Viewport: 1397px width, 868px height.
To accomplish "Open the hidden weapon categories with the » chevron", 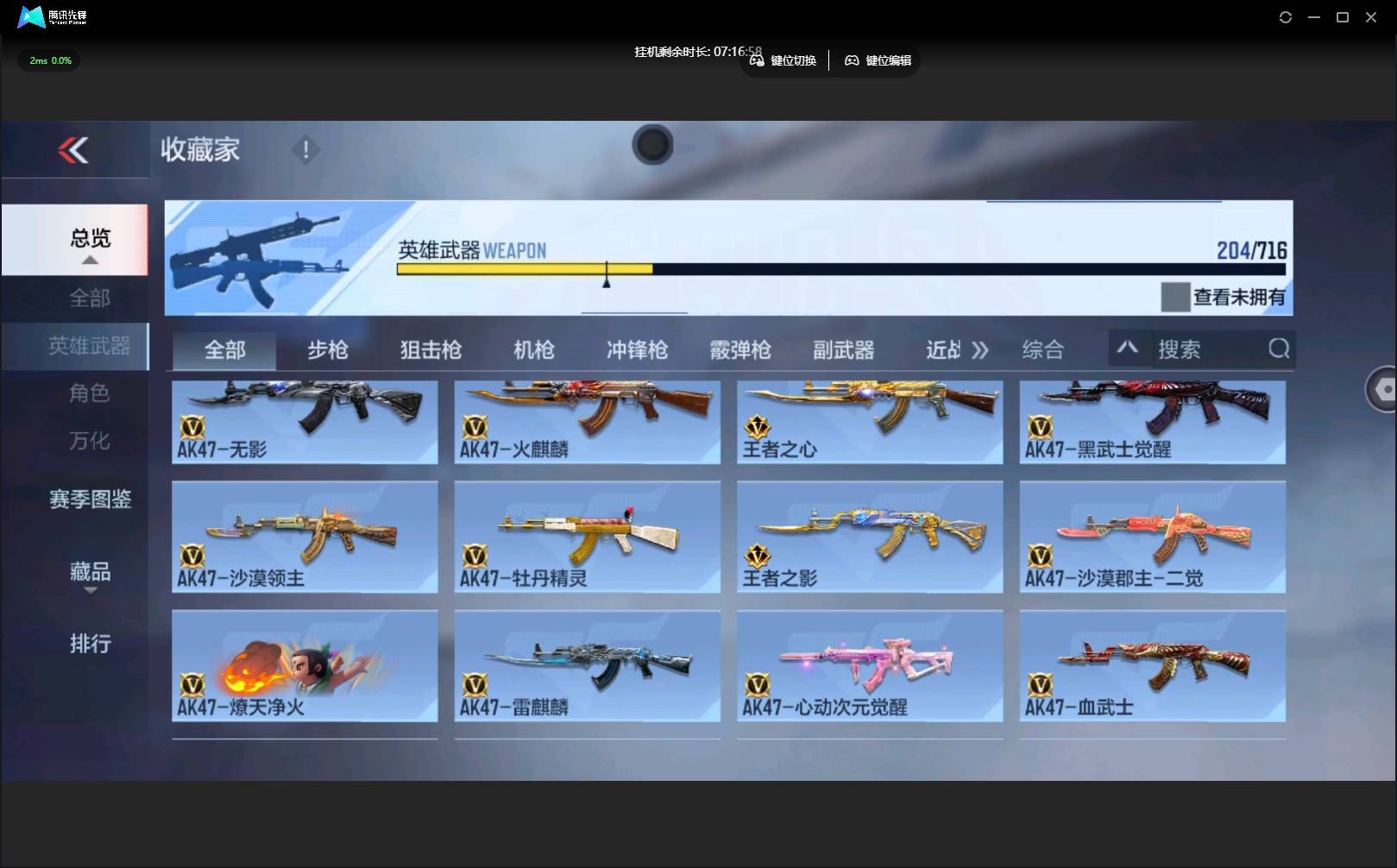I will pyautogui.click(x=979, y=349).
